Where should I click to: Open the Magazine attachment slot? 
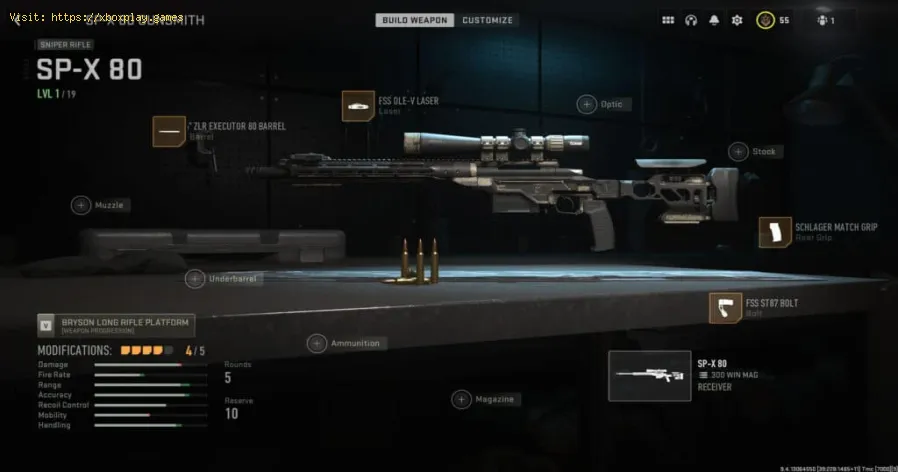(x=461, y=399)
